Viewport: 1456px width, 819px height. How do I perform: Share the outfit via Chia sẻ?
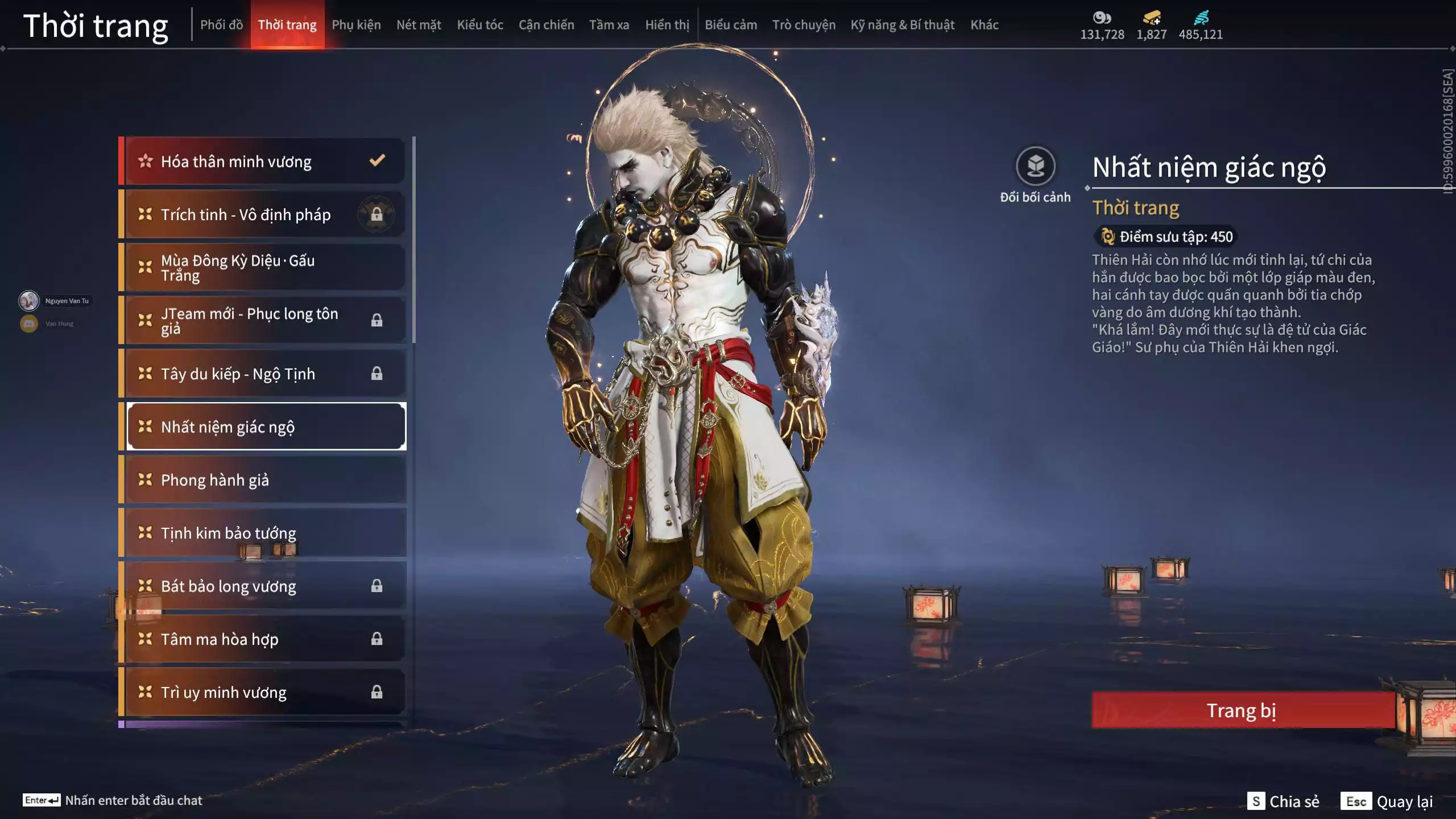tap(1283, 801)
